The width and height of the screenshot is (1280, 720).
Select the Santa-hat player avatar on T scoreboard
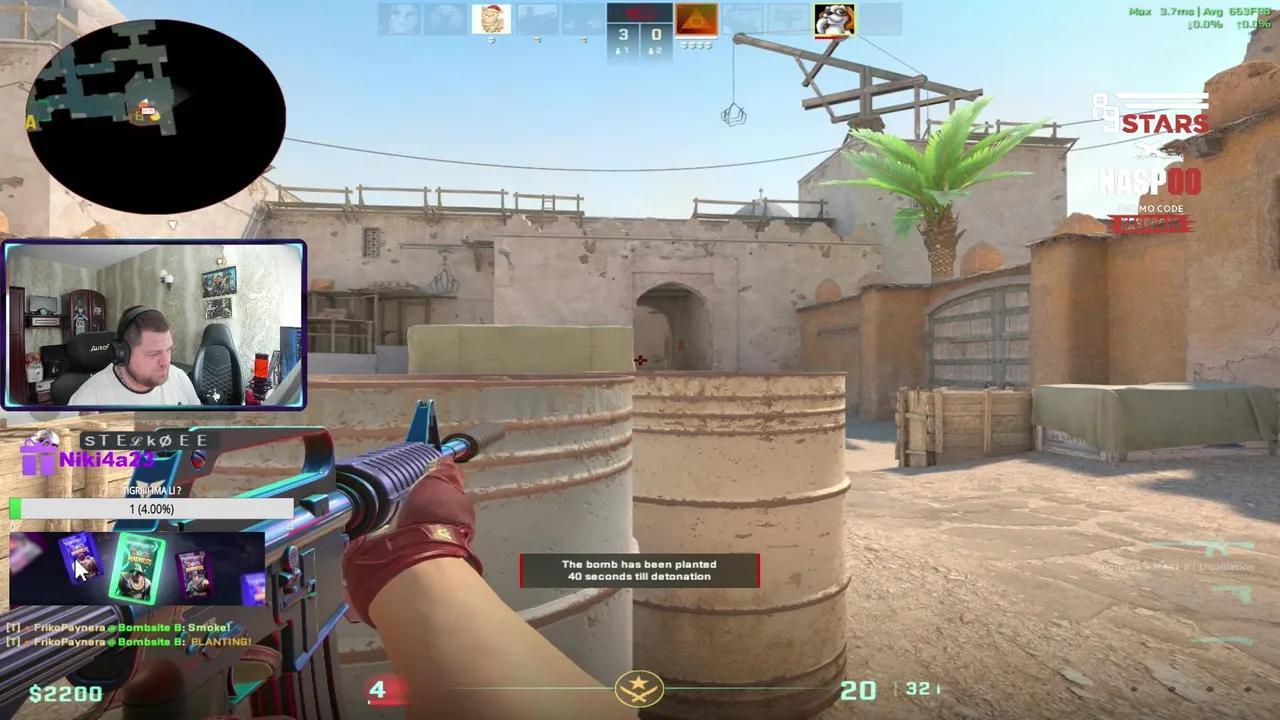tap(491, 18)
